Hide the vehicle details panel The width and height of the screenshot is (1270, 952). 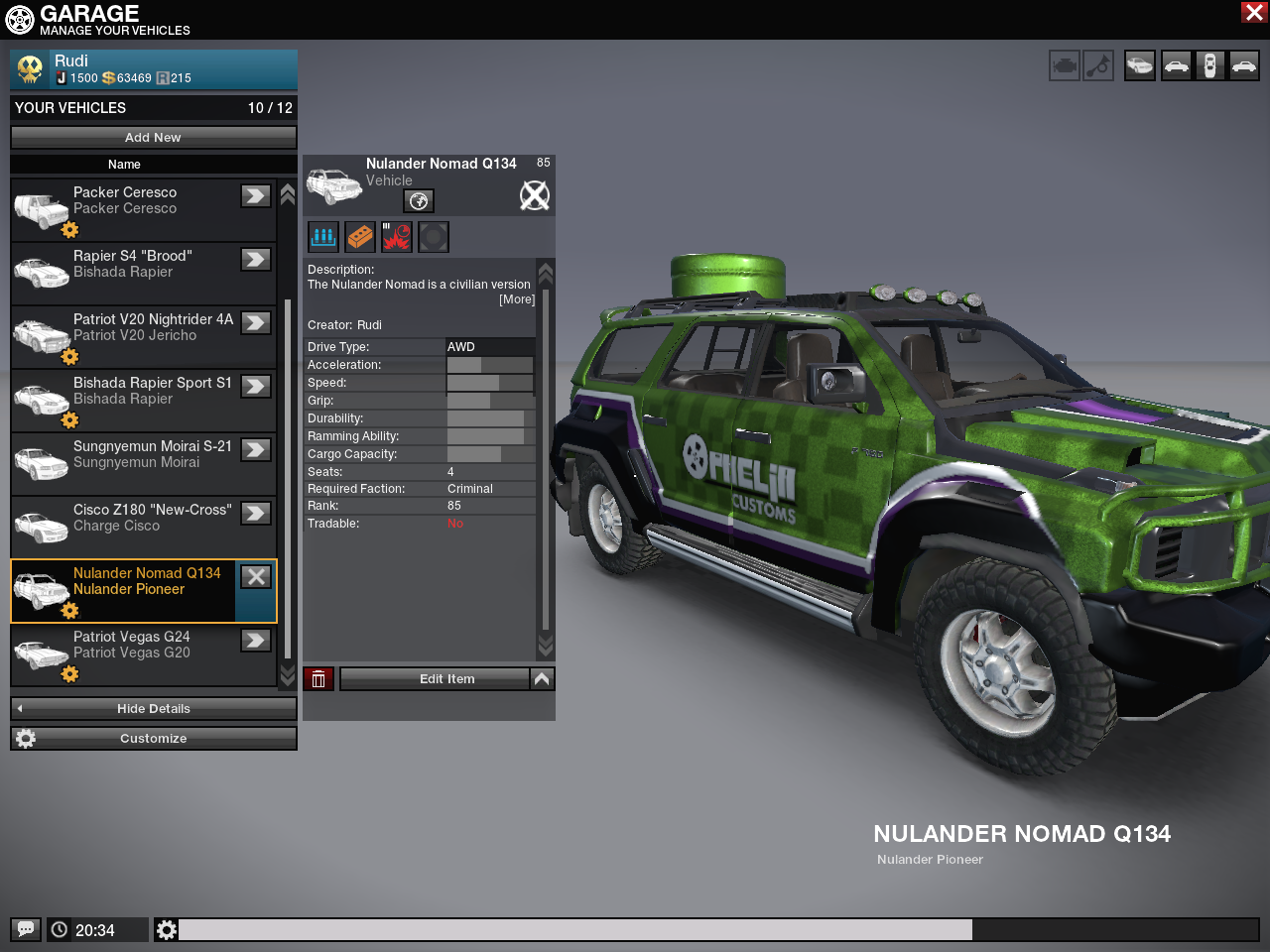coord(153,709)
